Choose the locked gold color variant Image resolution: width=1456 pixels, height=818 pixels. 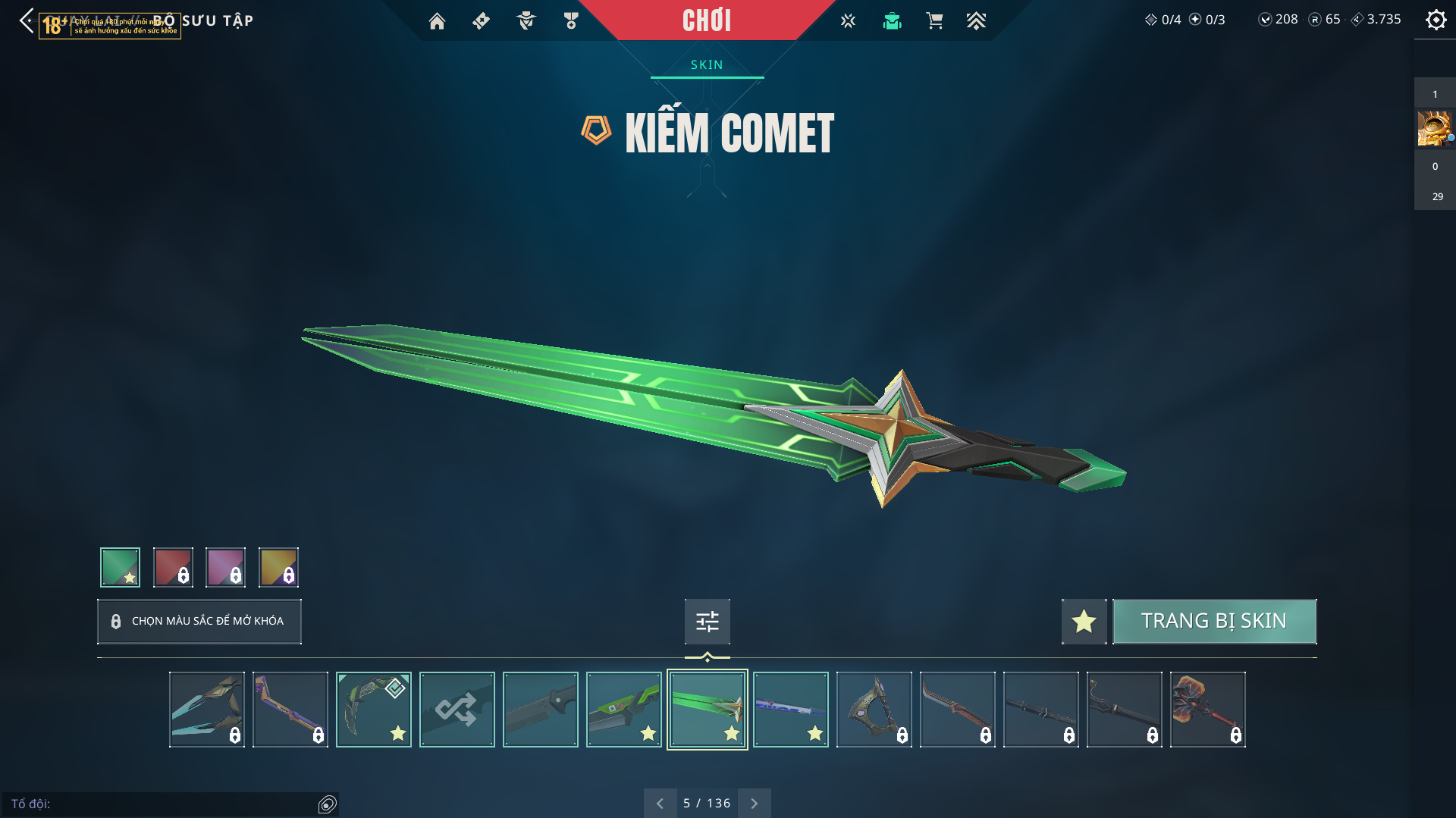[x=278, y=567]
